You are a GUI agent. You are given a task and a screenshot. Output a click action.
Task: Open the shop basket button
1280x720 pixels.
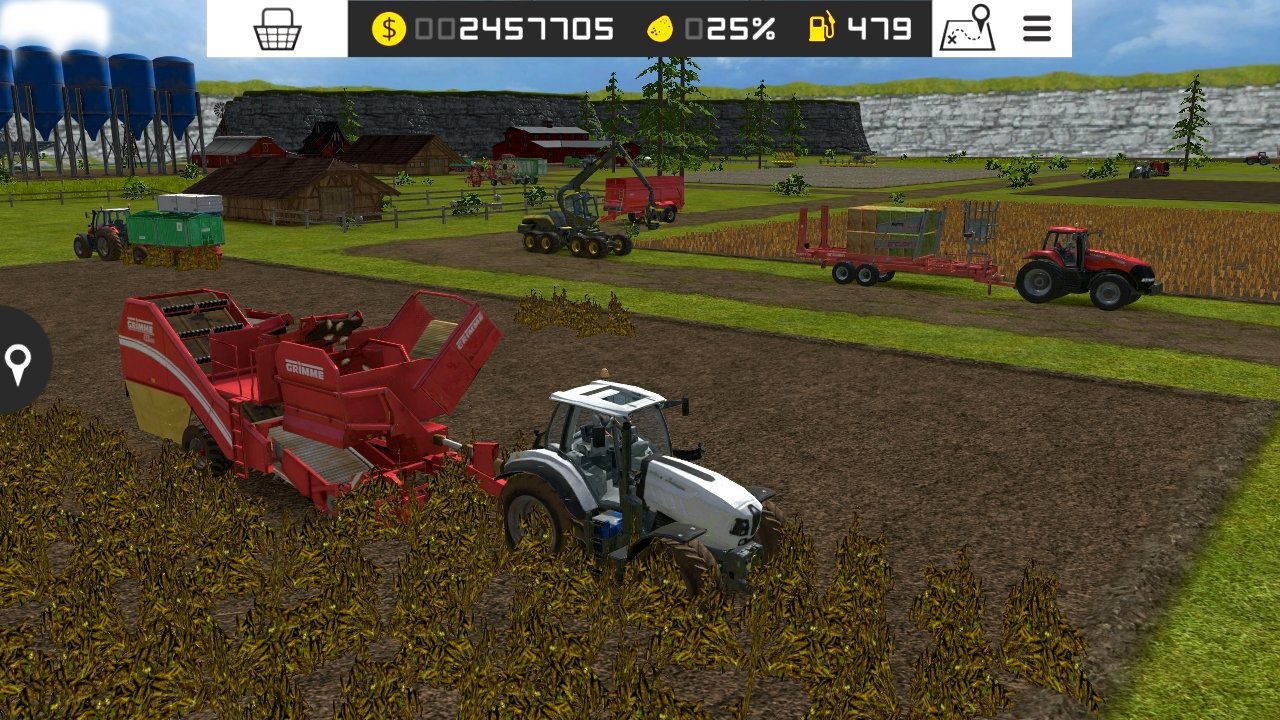pyautogui.click(x=277, y=29)
